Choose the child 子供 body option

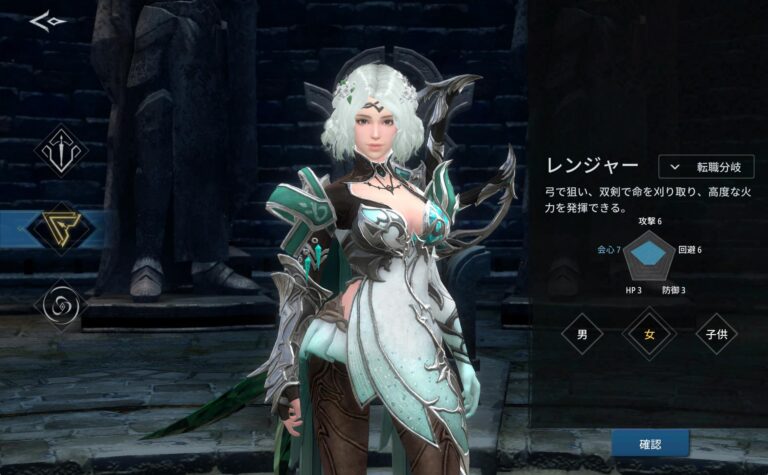[716, 334]
